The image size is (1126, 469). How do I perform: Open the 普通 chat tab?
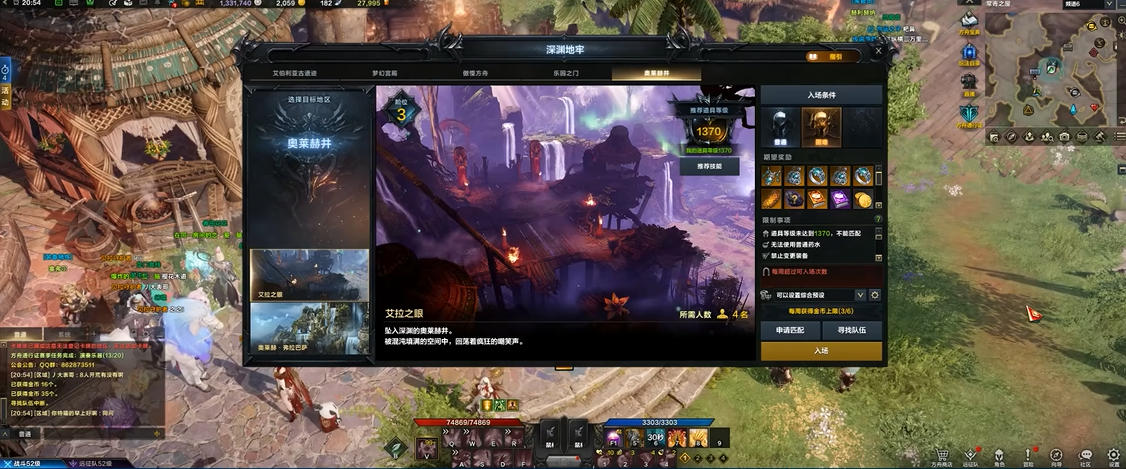coord(20,335)
